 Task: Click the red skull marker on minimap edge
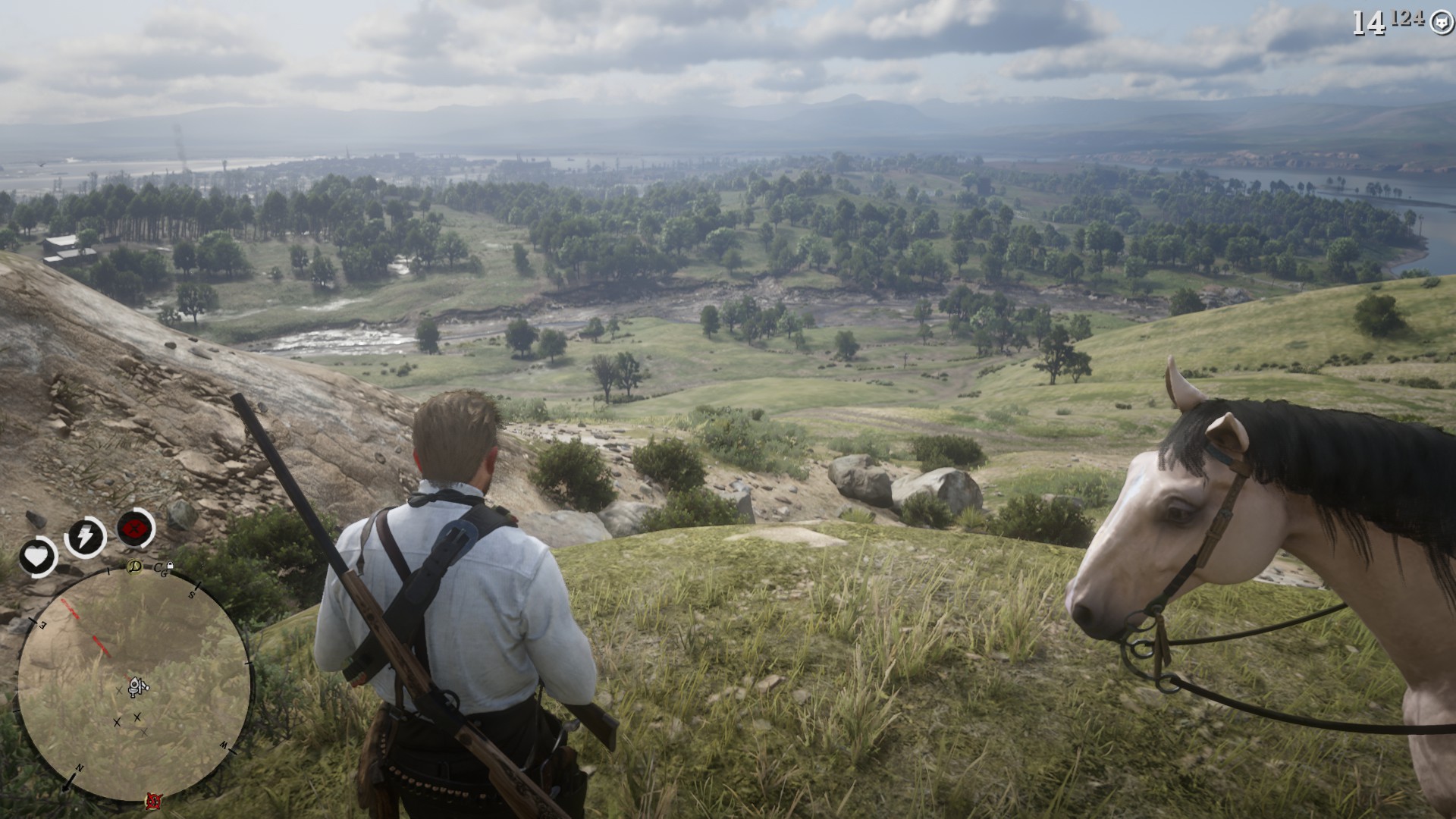click(x=154, y=800)
